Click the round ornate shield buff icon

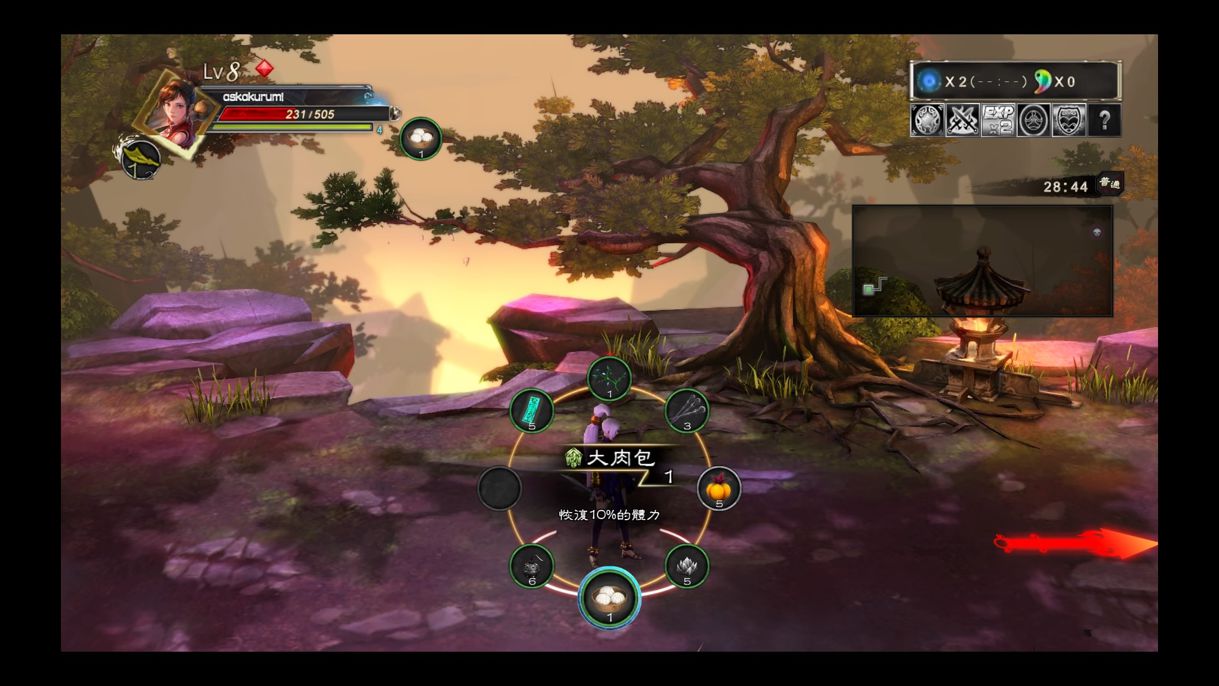(927, 121)
